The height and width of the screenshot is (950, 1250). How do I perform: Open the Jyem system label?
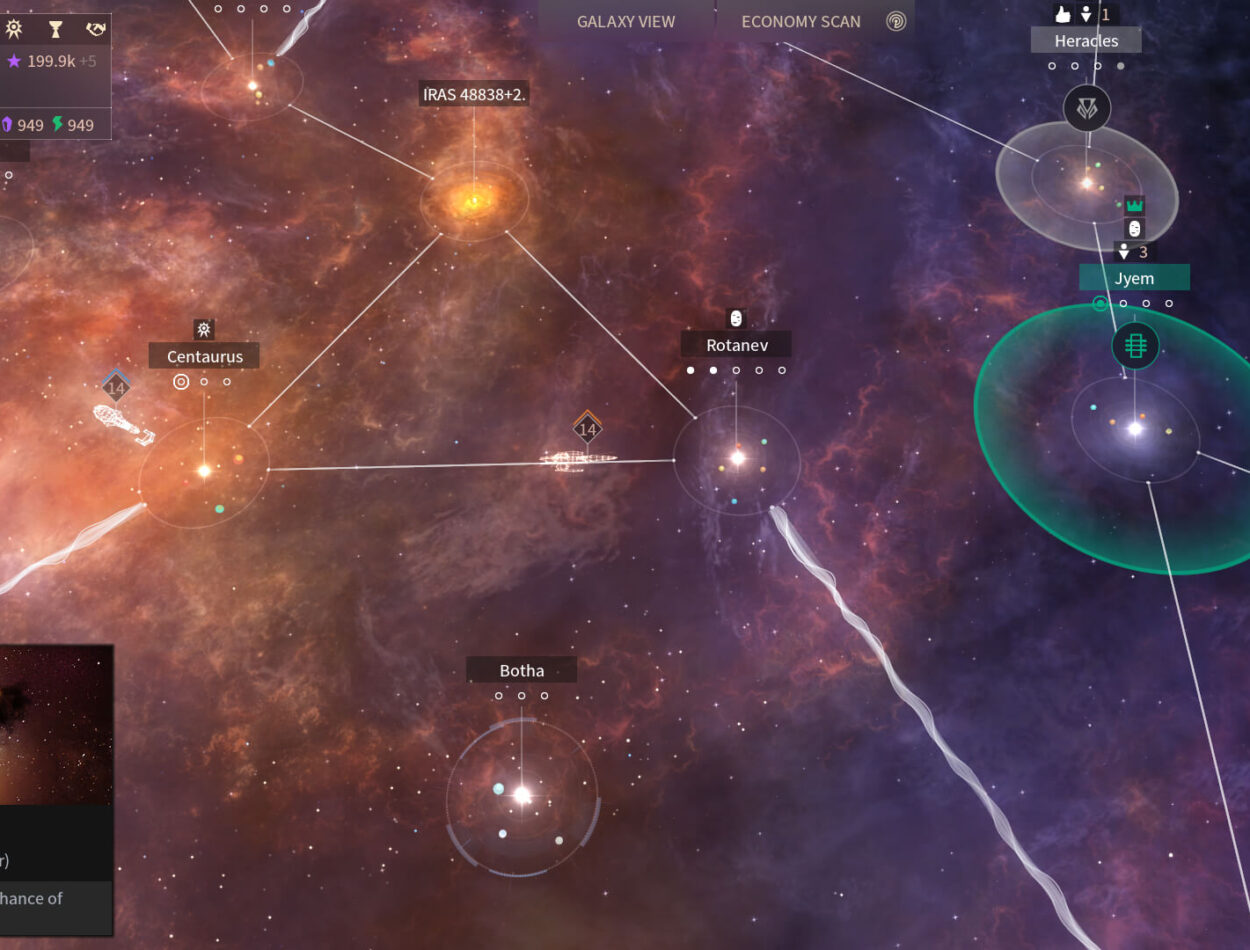pos(1134,278)
